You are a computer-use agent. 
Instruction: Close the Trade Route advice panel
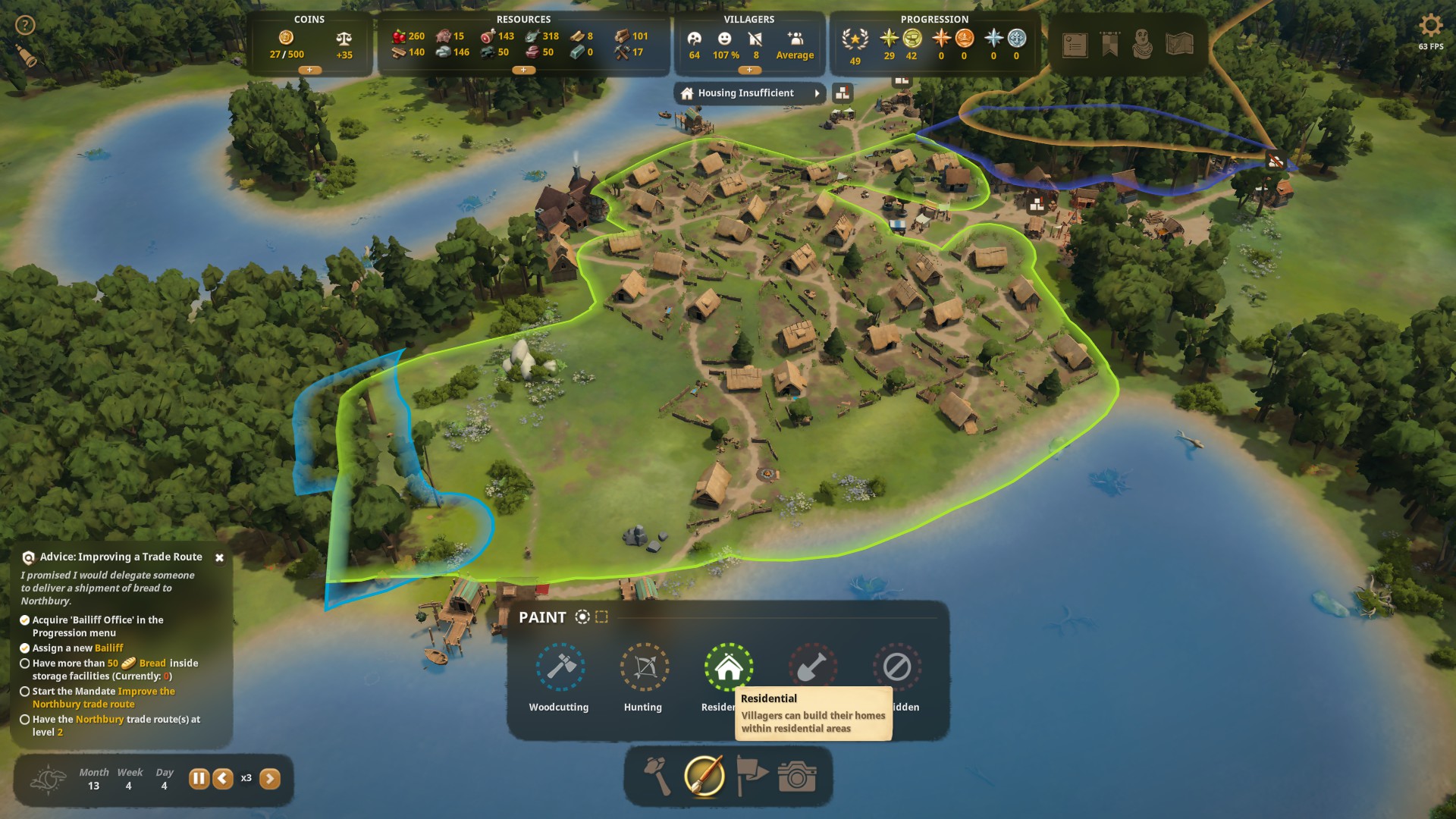219,557
